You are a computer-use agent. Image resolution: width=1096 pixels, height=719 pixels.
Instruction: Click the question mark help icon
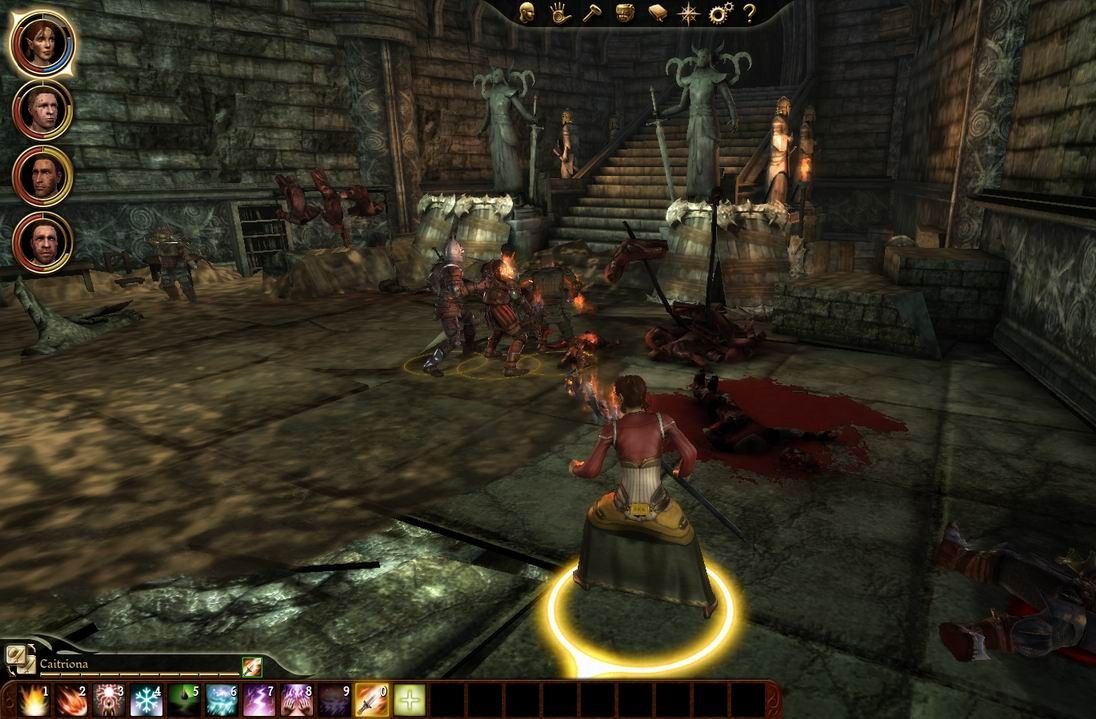coord(747,13)
